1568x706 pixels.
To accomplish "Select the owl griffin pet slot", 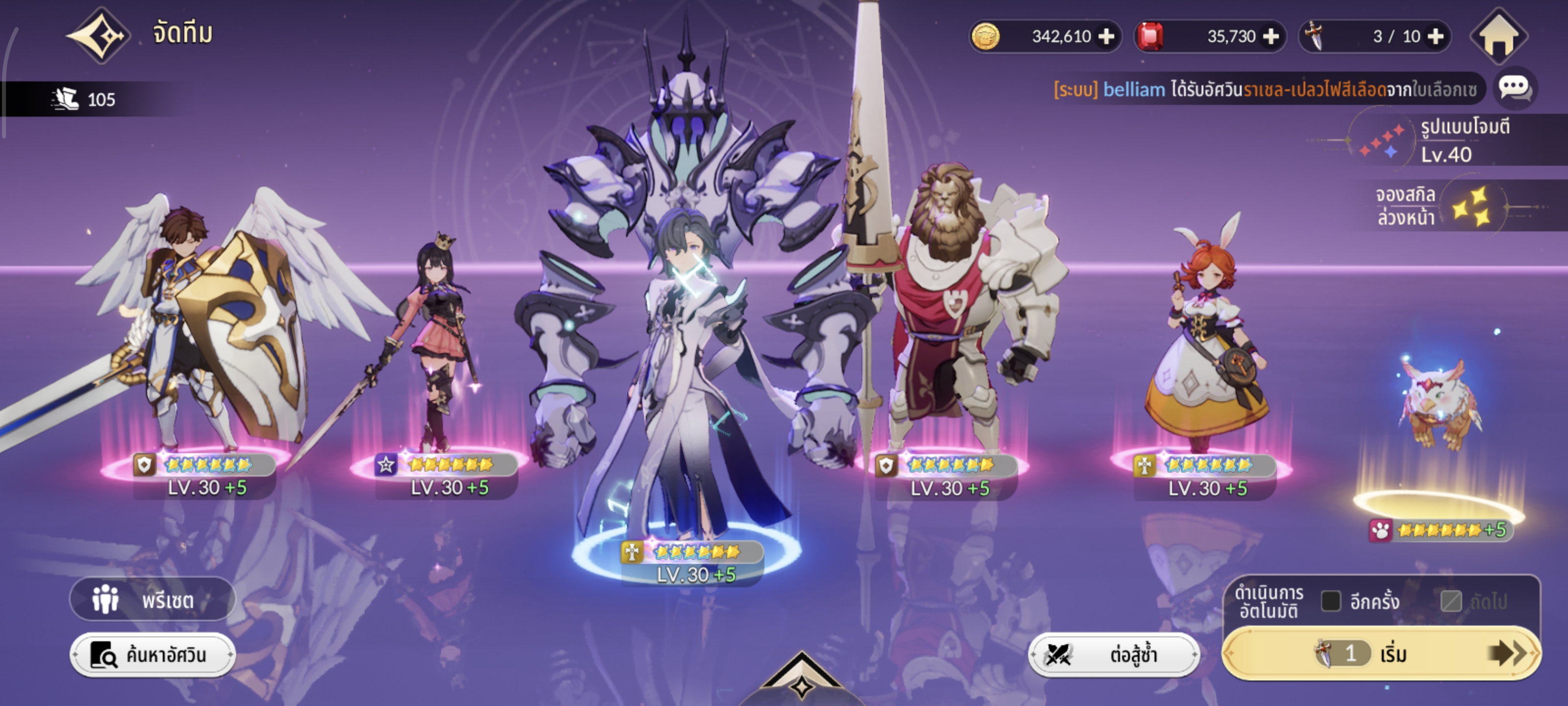I will (x=1440, y=408).
